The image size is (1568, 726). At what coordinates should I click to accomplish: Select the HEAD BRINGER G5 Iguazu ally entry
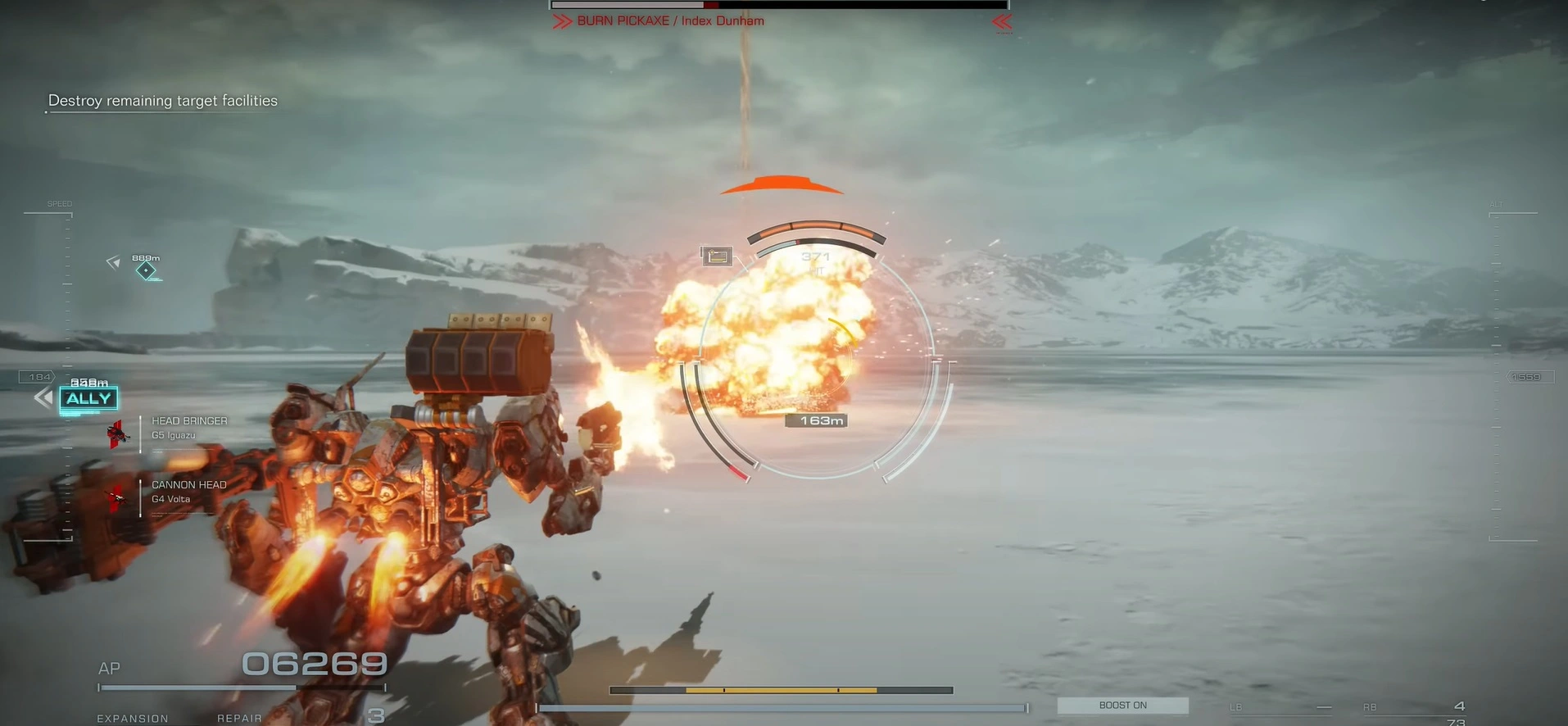(x=188, y=427)
